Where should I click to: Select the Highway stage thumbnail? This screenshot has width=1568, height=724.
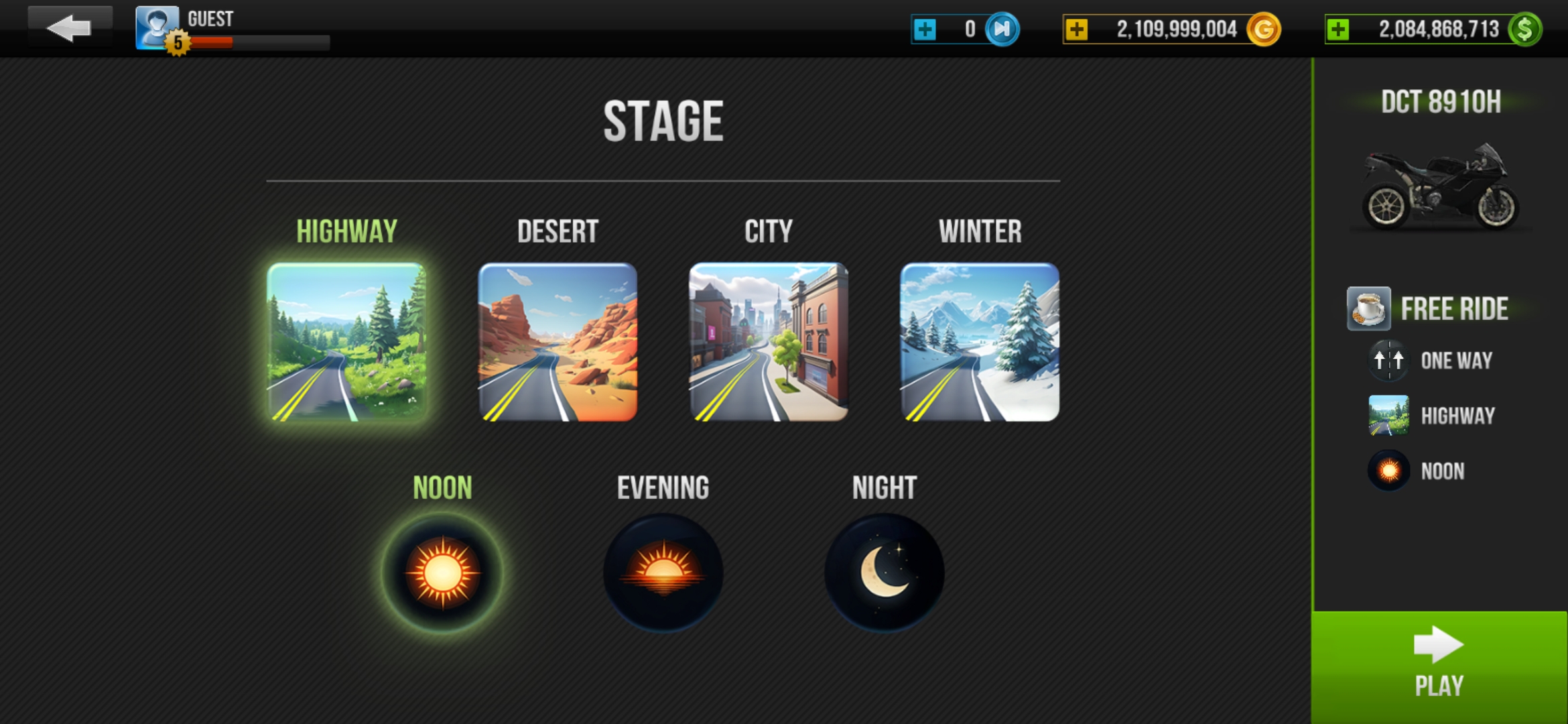pyautogui.click(x=346, y=342)
